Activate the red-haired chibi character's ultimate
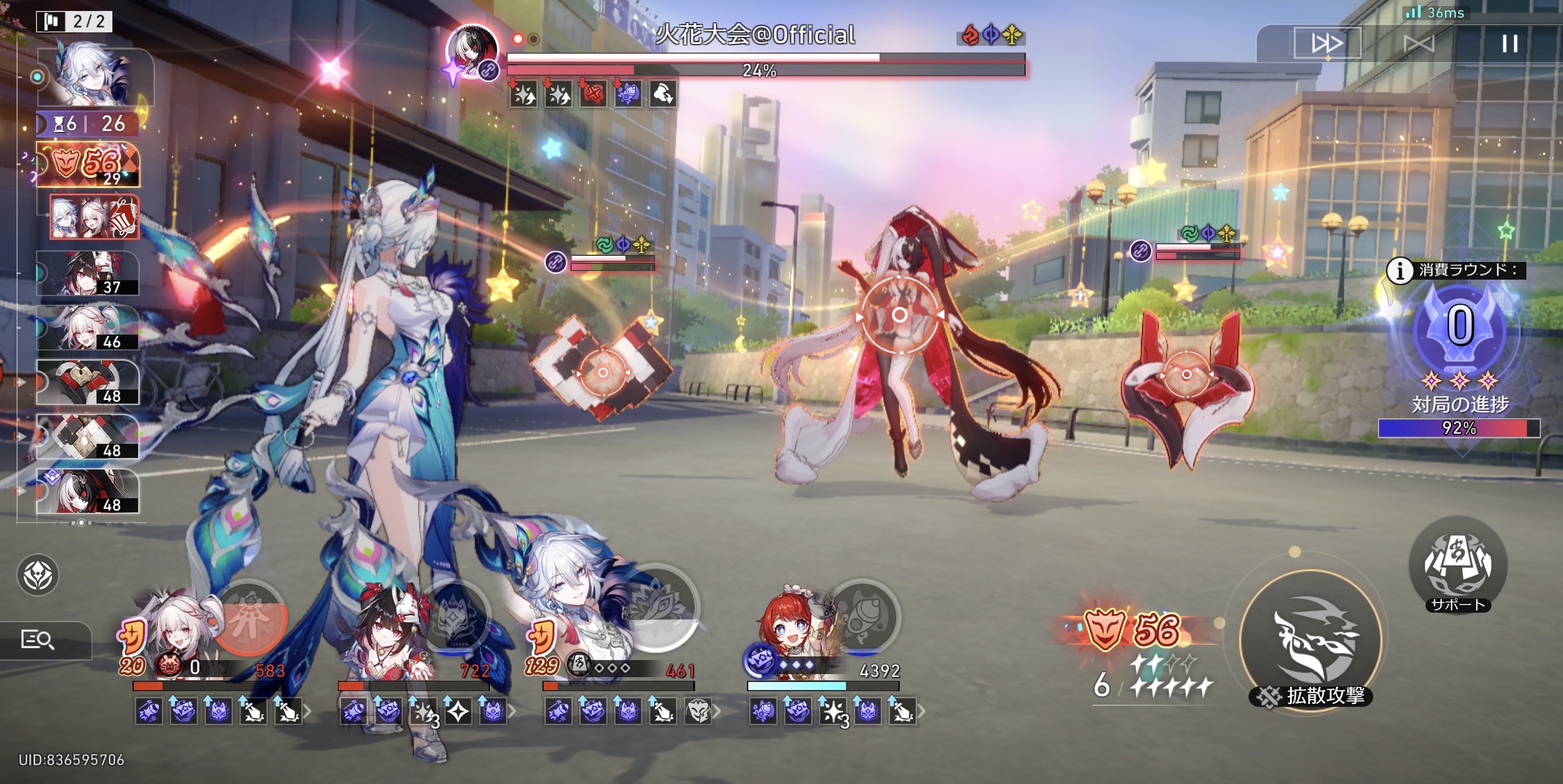The width and height of the screenshot is (1563, 784). (864, 617)
